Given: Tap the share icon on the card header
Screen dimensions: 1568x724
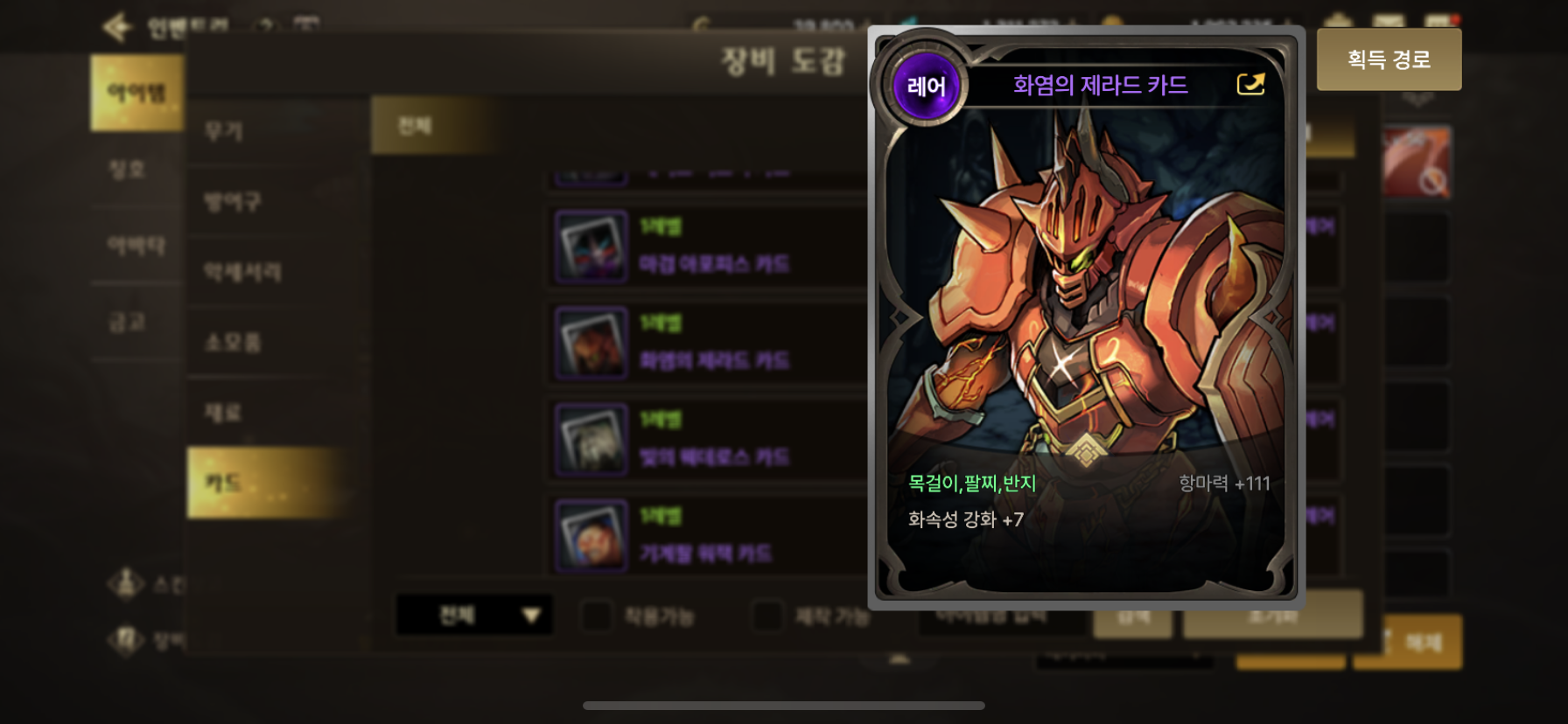Looking at the screenshot, I should [x=1250, y=84].
